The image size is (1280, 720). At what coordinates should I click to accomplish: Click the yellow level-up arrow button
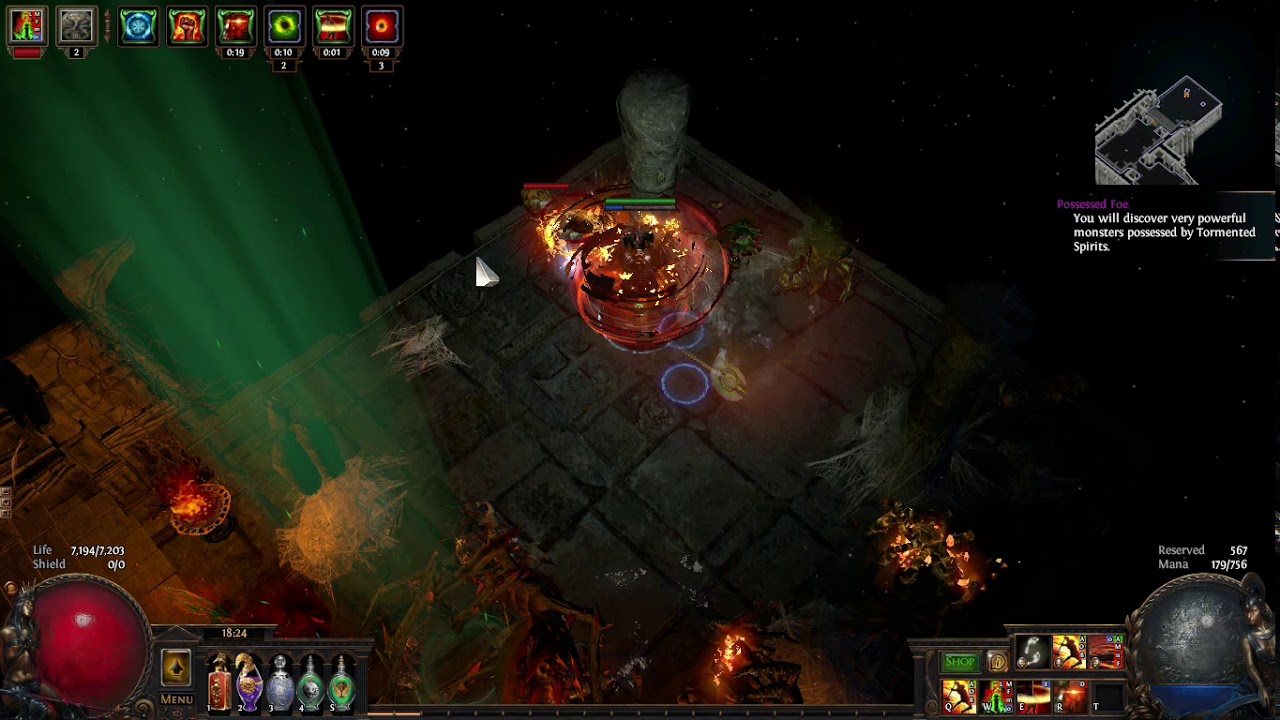coord(176,668)
